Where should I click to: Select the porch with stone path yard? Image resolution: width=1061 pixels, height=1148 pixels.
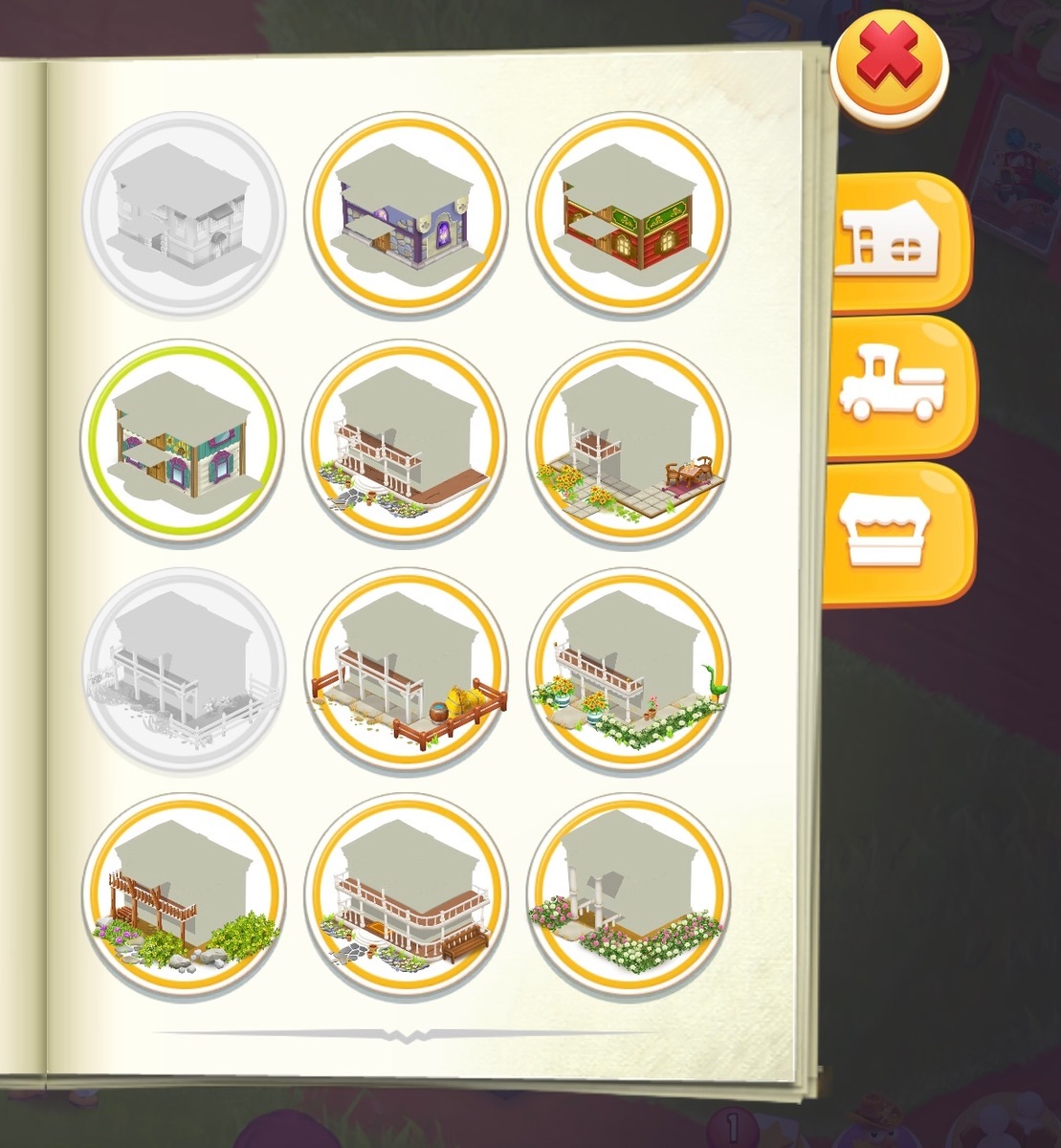tap(406, 439)
